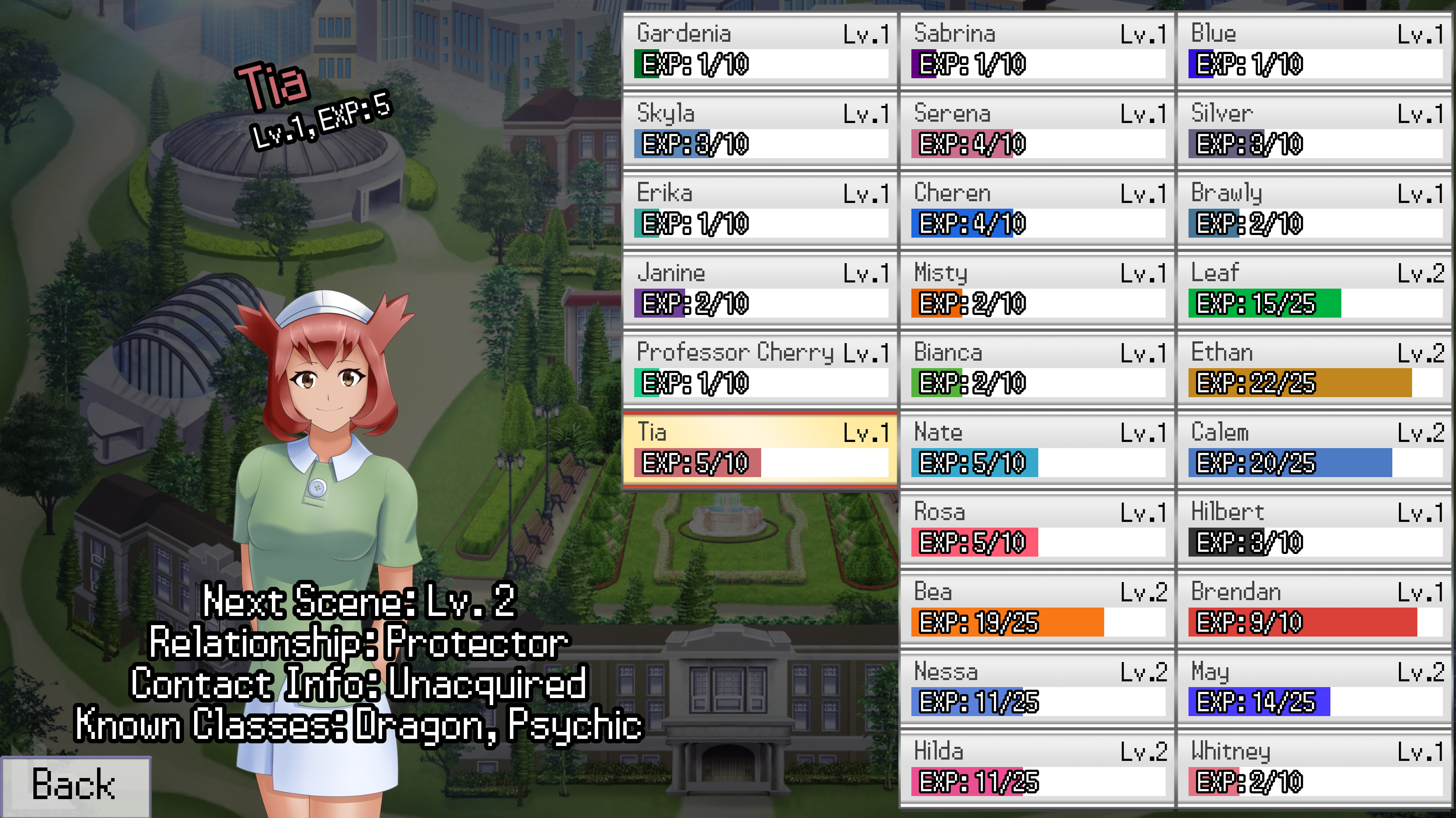Select Gardenia in the character list
The image size is (1456, 818).
(760, 50)
